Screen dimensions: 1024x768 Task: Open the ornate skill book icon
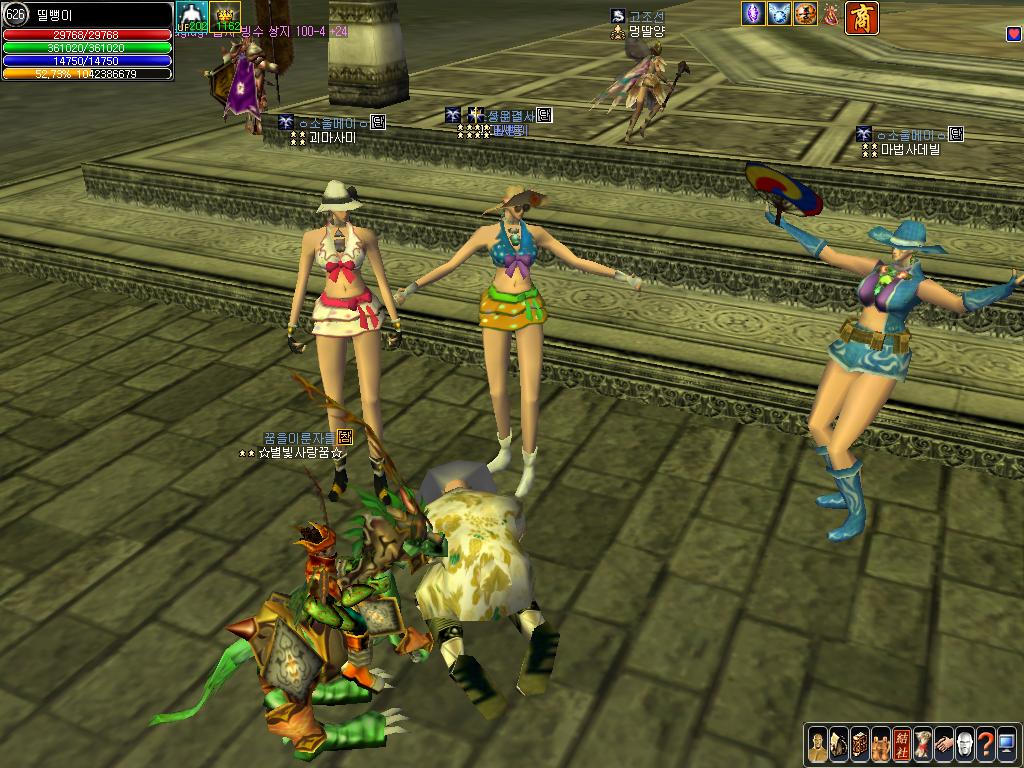[x=860, y=742]
